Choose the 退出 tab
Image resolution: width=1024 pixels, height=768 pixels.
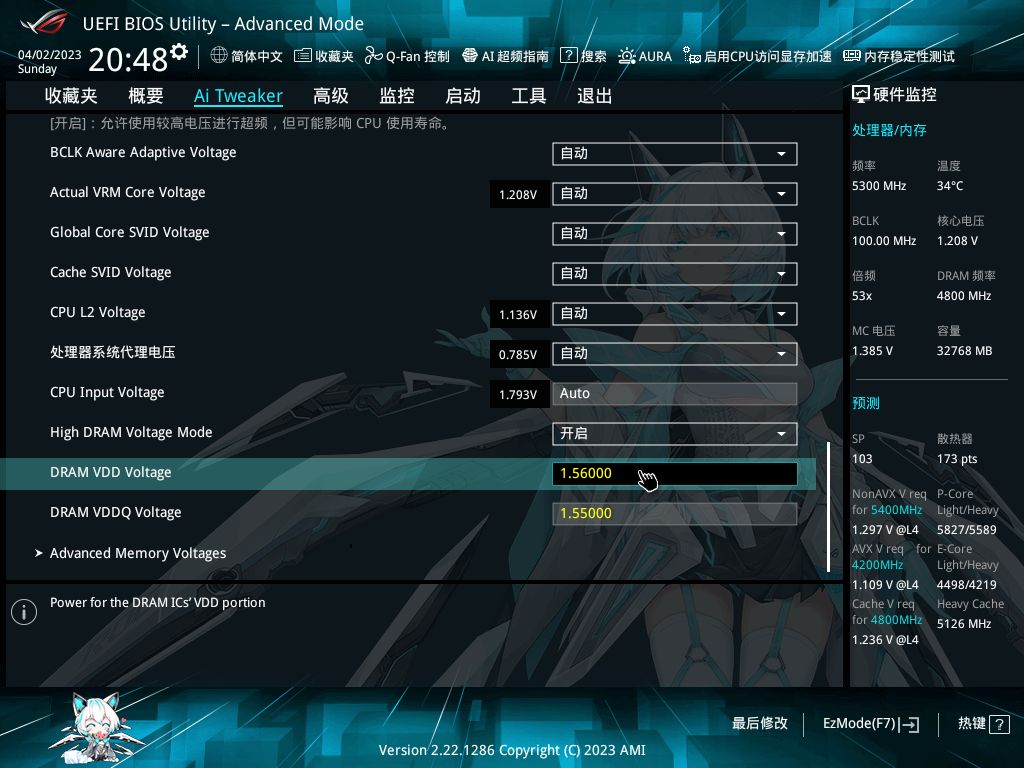(594, 96)
